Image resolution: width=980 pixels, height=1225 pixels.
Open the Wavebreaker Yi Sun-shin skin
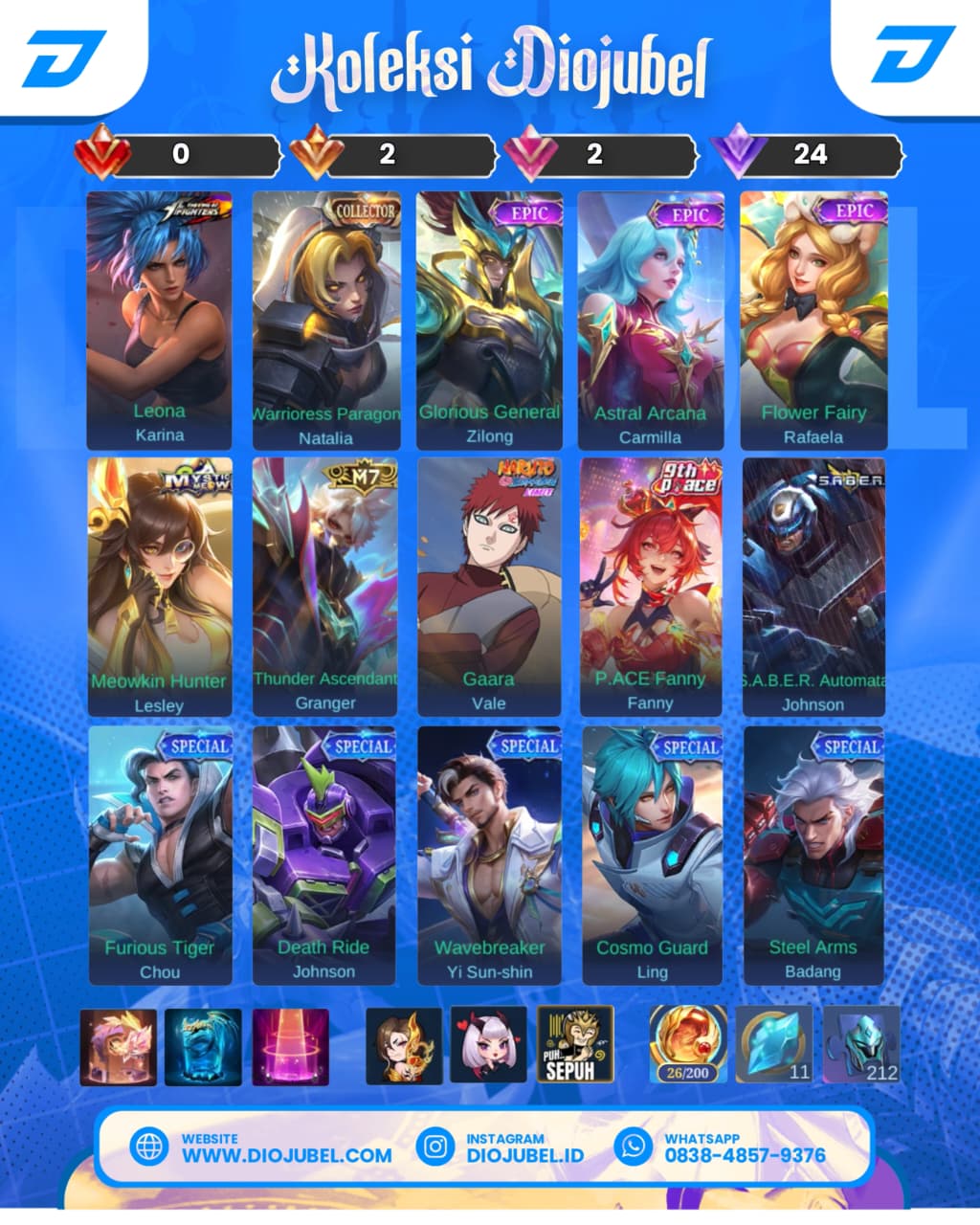click(x=489, y=855)
